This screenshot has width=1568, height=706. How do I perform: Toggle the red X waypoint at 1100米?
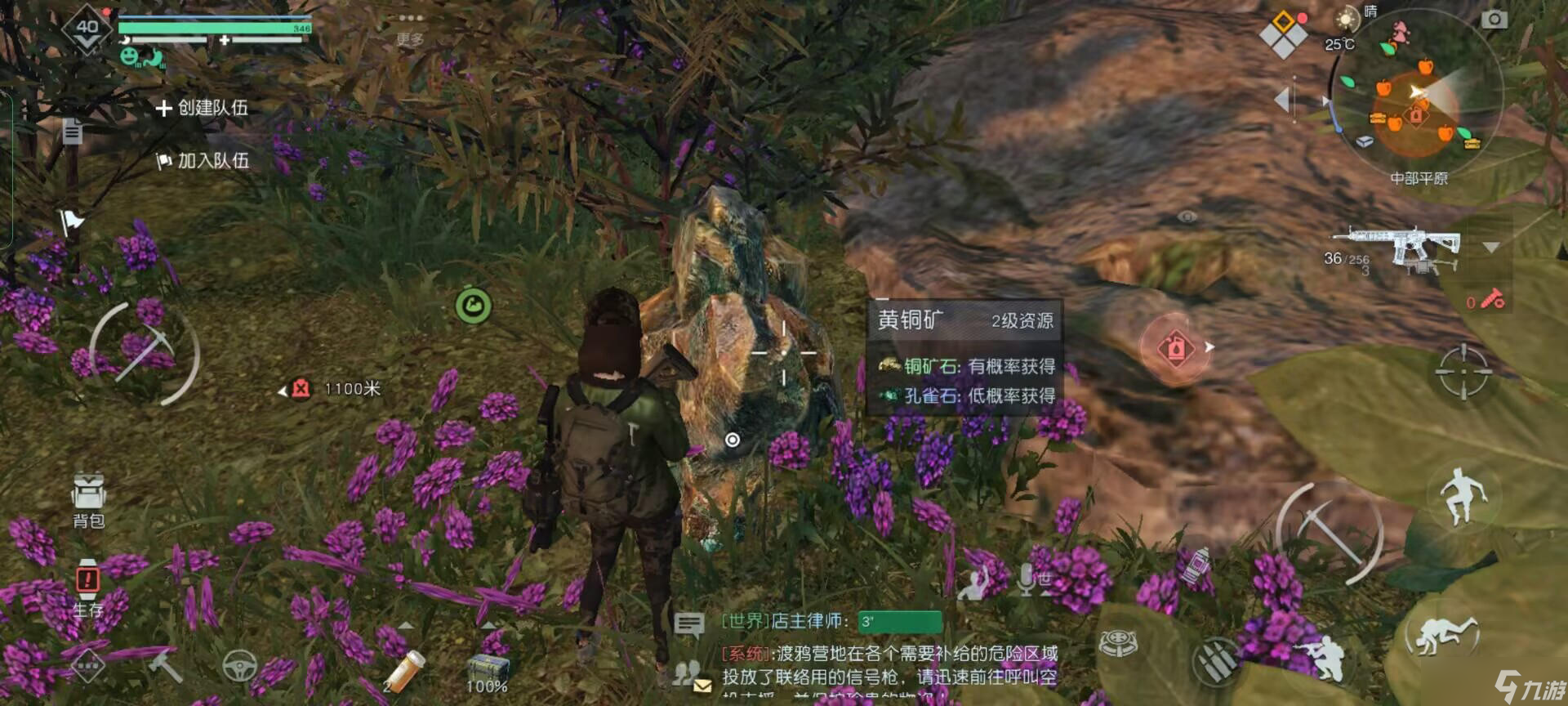pyautogui.click(x=300, y=388)
